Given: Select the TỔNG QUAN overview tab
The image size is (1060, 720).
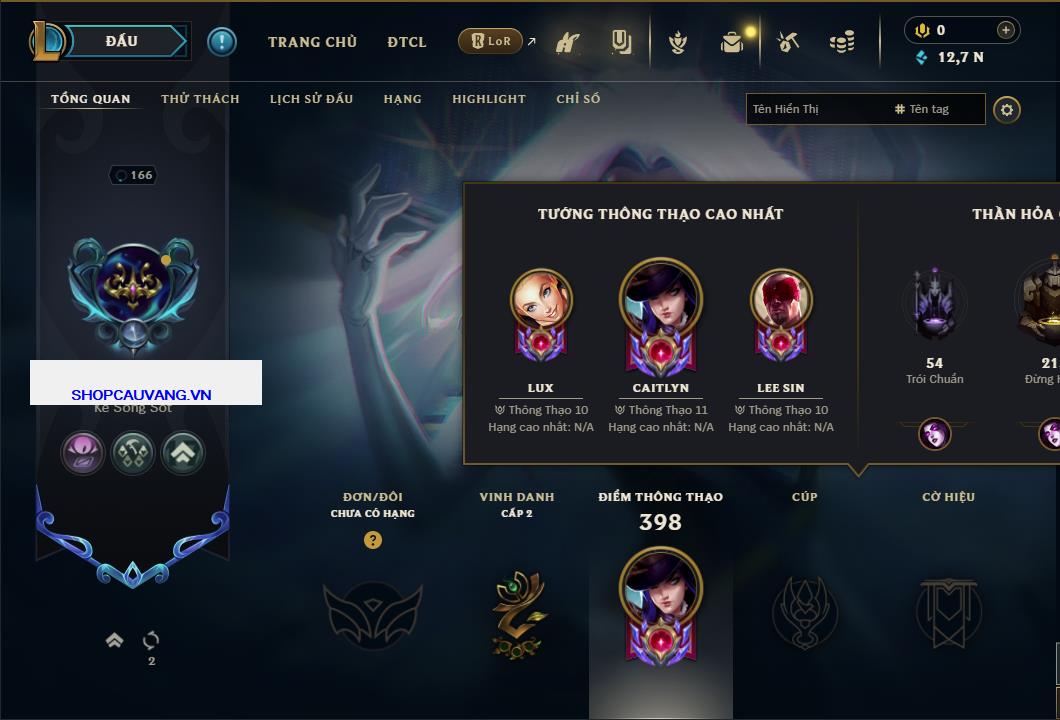Looking at the screenshot, I should click(90, 99).
